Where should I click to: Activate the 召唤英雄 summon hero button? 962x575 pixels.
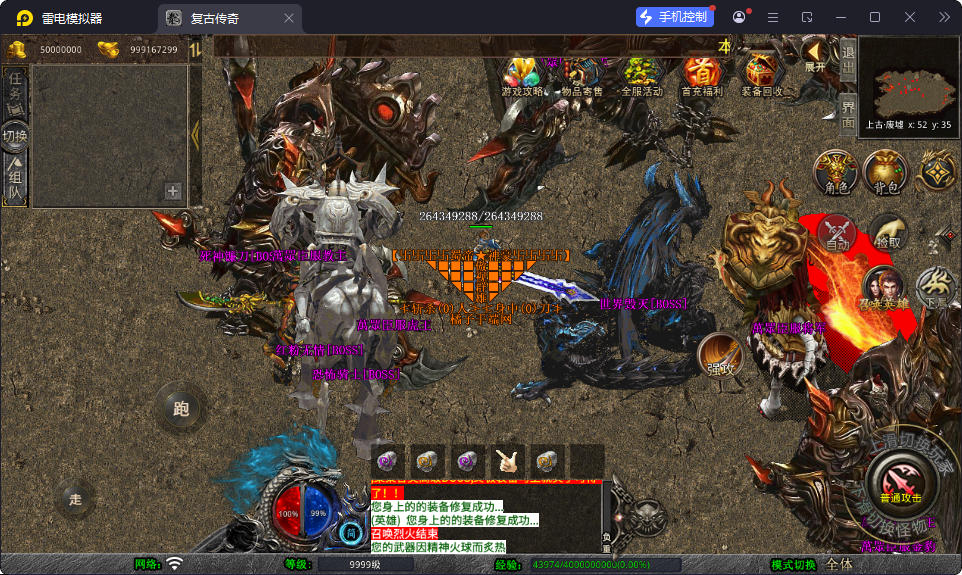click(x=882, y=289)
